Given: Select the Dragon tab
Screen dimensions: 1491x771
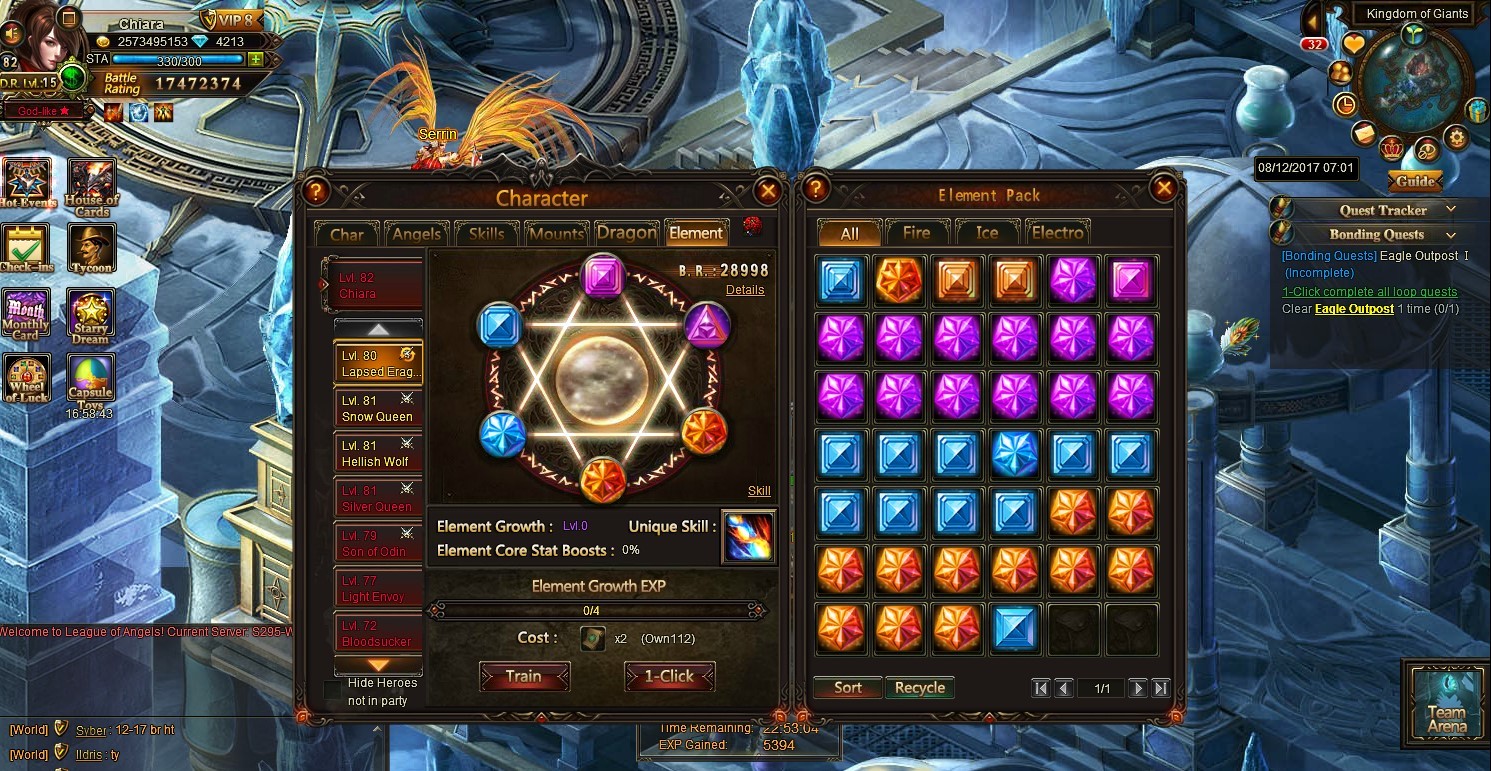Looking at the screenshot, I should click(627, 233).
